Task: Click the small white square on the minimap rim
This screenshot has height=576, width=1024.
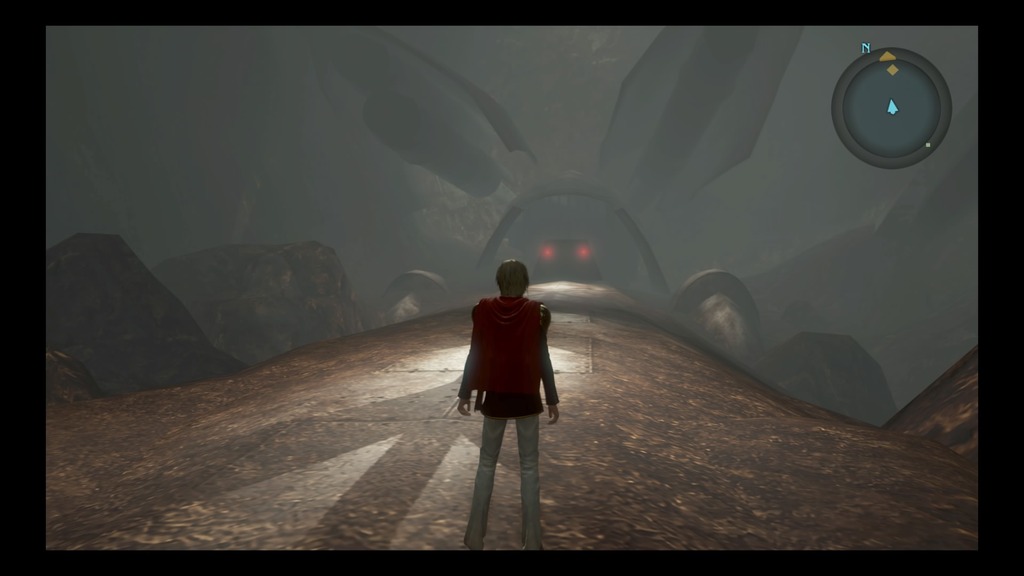Action: click(x=928, y=146)
